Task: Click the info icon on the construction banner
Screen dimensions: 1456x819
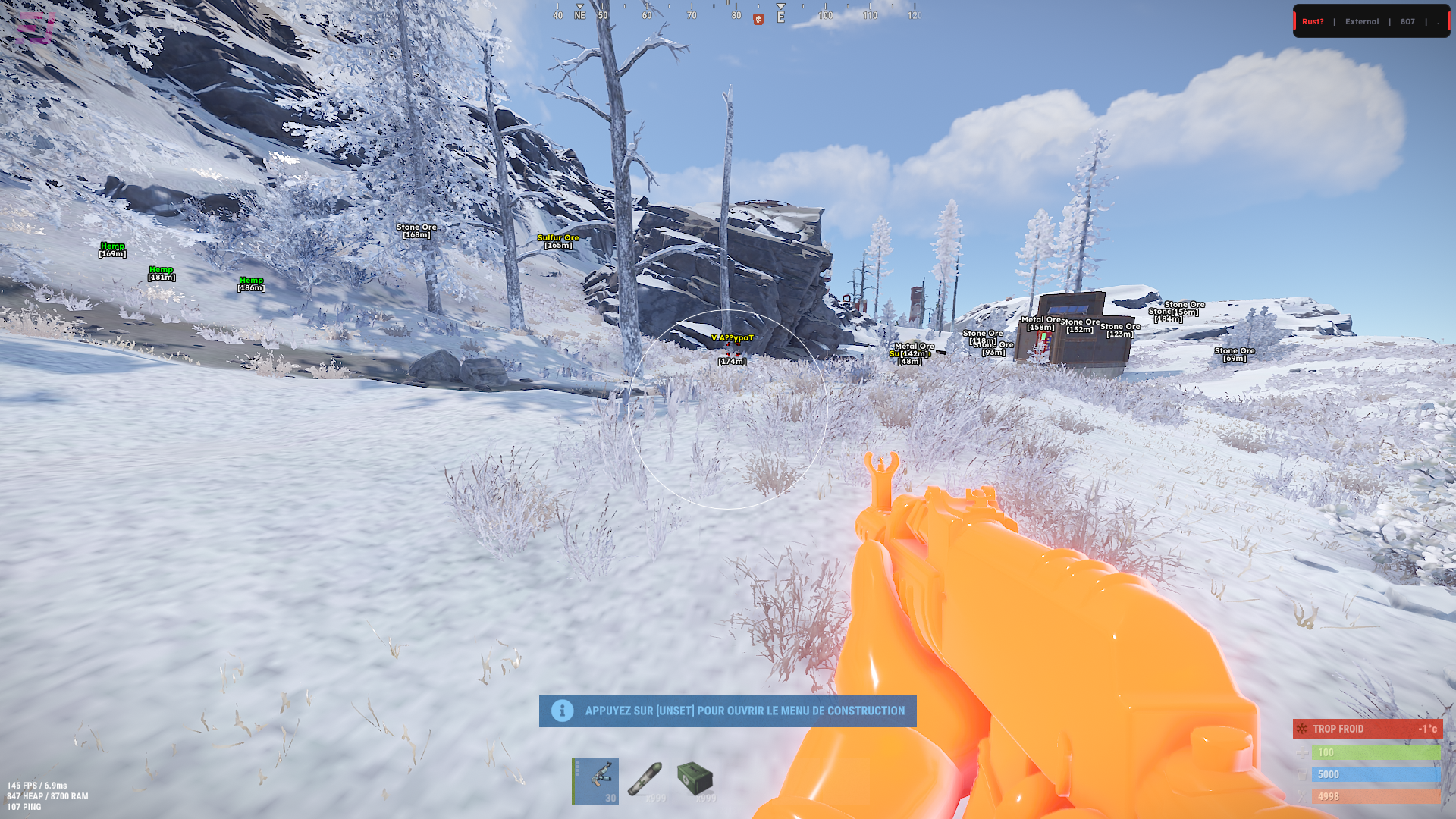Action: click(561, 711)
